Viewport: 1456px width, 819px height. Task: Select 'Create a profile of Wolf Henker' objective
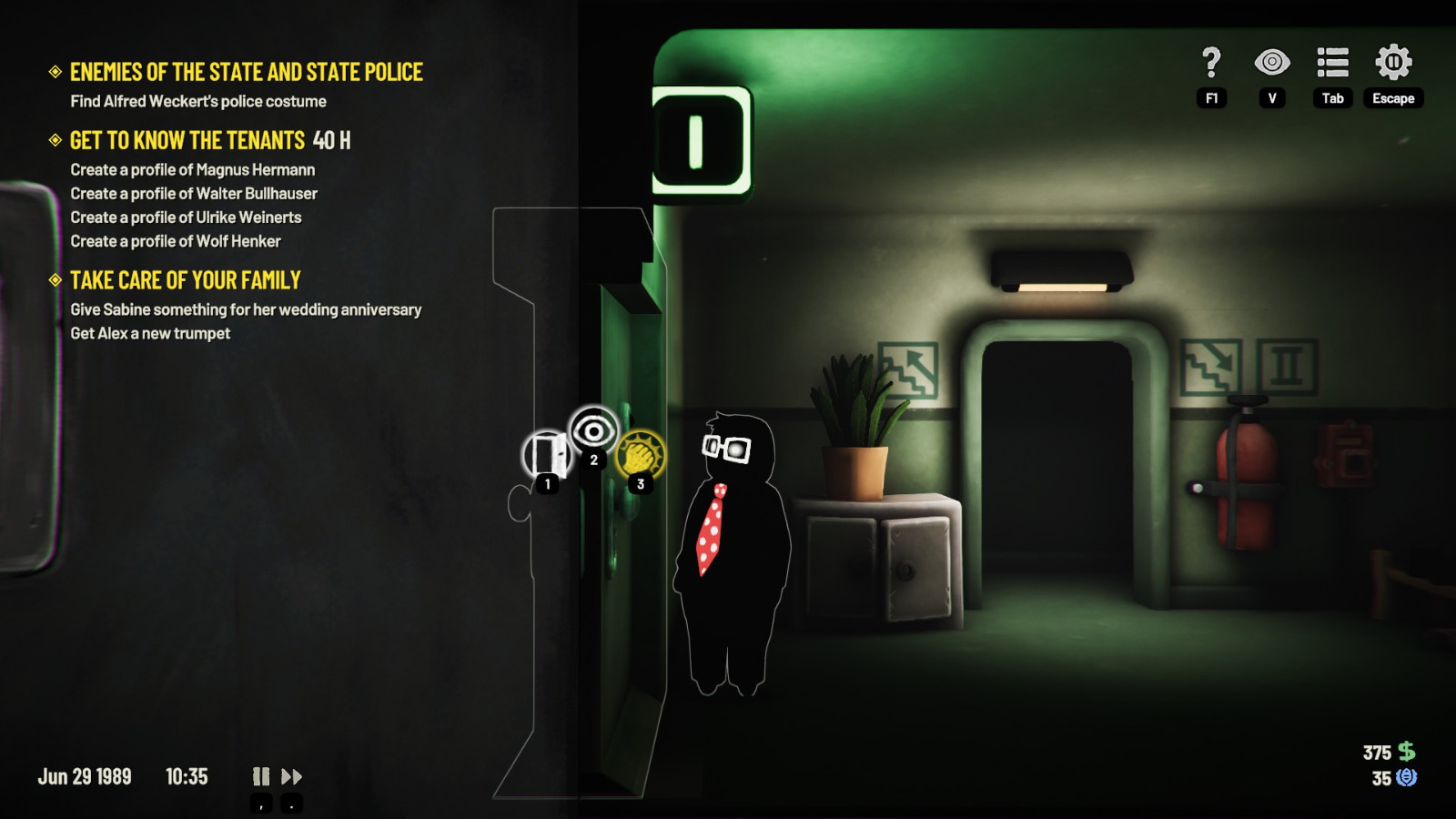tap(175, 241)
